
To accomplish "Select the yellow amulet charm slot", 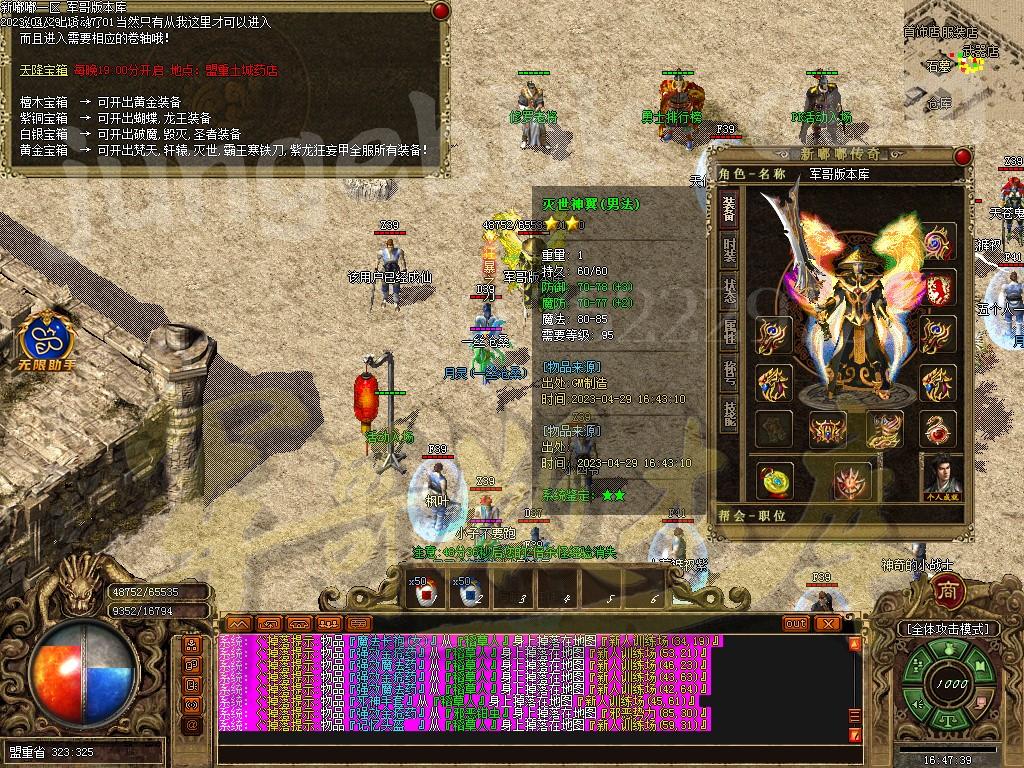I will coord(775,481).
